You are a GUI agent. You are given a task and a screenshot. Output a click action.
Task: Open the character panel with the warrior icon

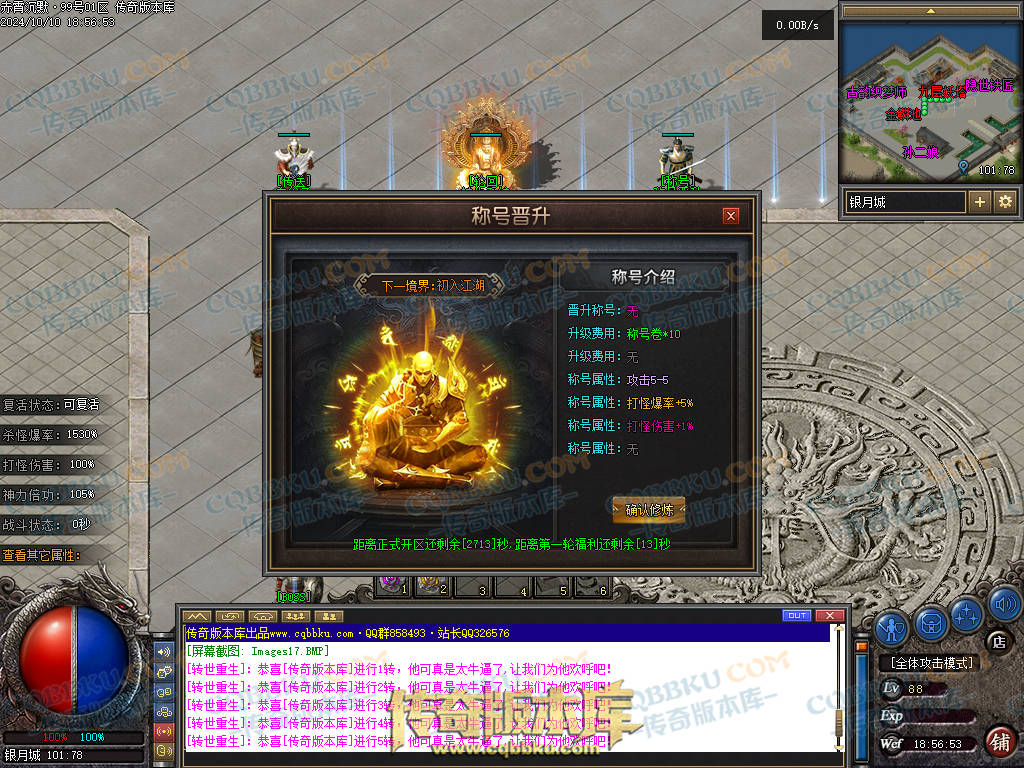[892, 627]
